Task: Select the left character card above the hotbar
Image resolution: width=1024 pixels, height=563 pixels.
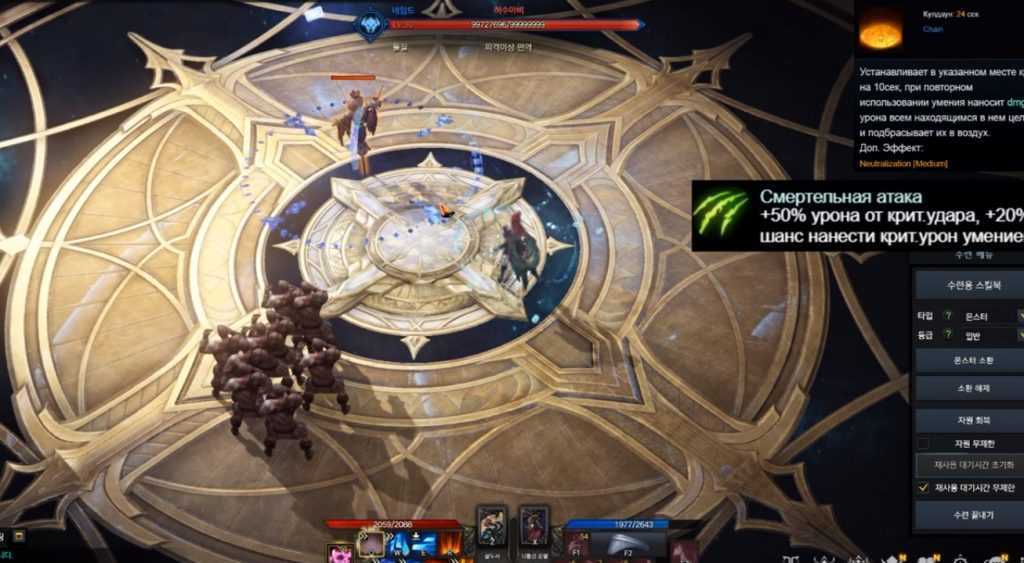Action: (x=491, y=527)
